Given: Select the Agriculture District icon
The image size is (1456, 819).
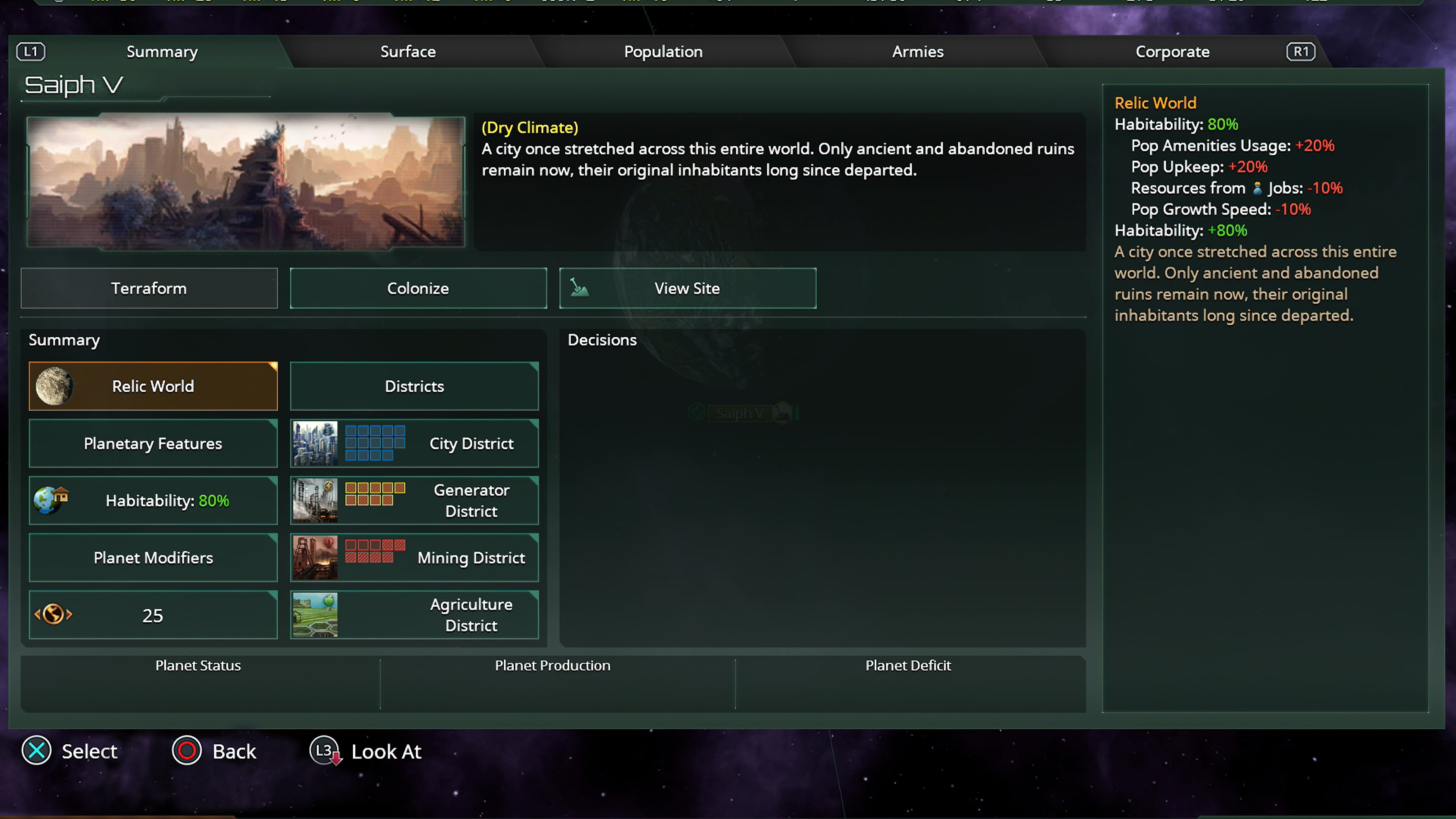Looking at the screenshot, I should 315,615.
